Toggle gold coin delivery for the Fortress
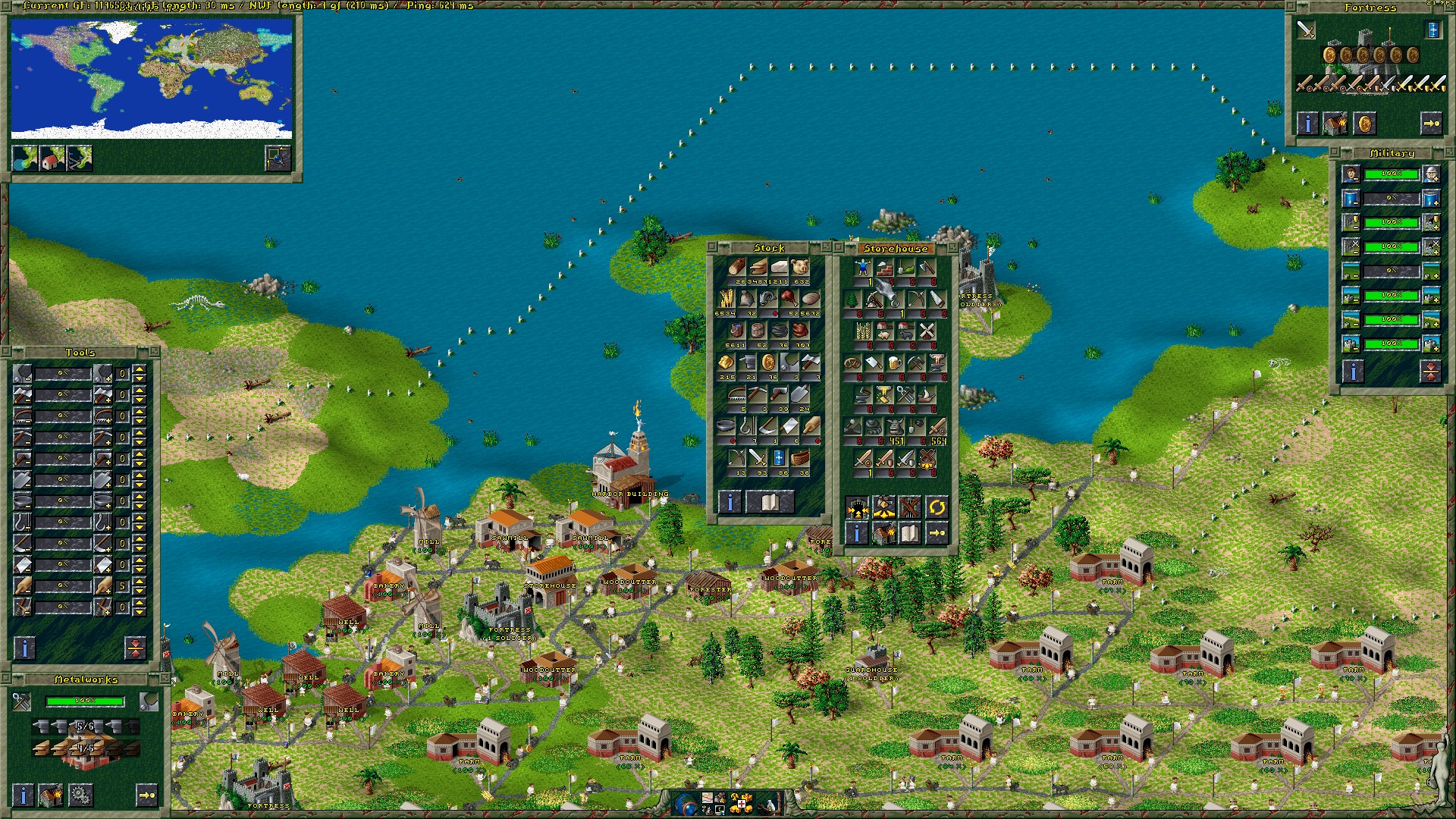 coord(1364,124)
